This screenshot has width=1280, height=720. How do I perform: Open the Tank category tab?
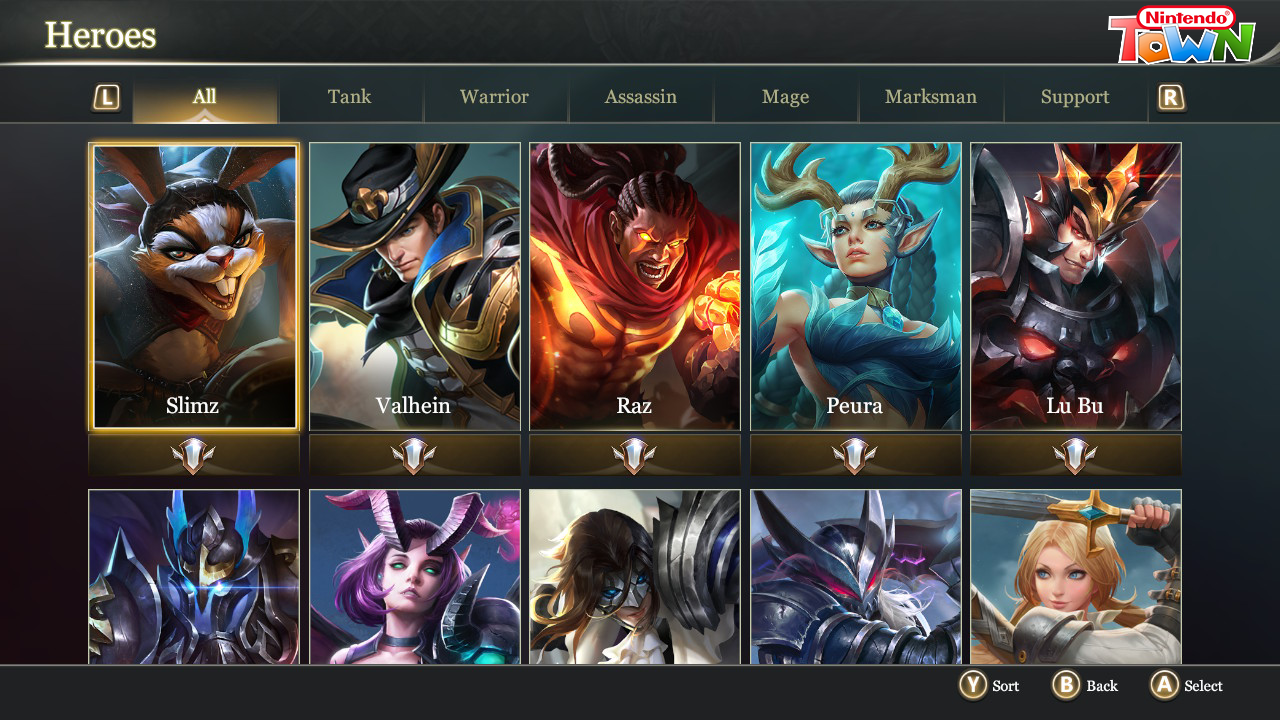tap(350, 98)
